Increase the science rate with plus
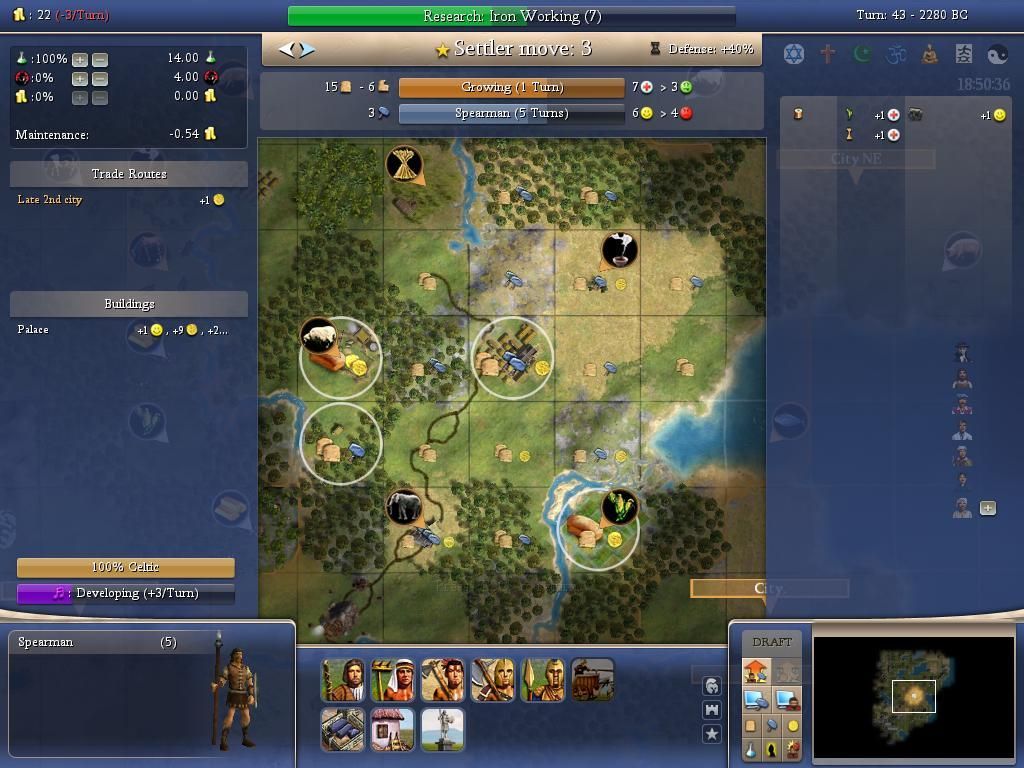This screenshot has width=1024, height=768. [80, 59]
